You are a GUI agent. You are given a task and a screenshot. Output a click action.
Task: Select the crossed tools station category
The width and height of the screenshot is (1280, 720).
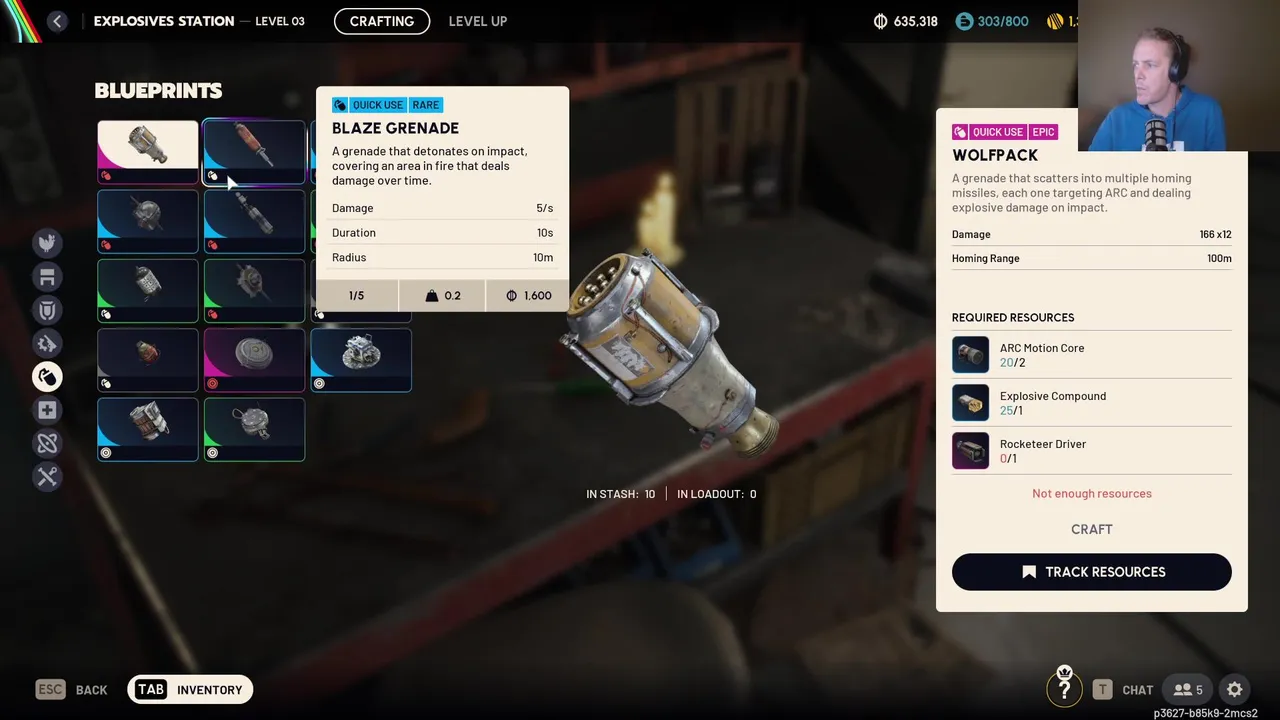47,477
